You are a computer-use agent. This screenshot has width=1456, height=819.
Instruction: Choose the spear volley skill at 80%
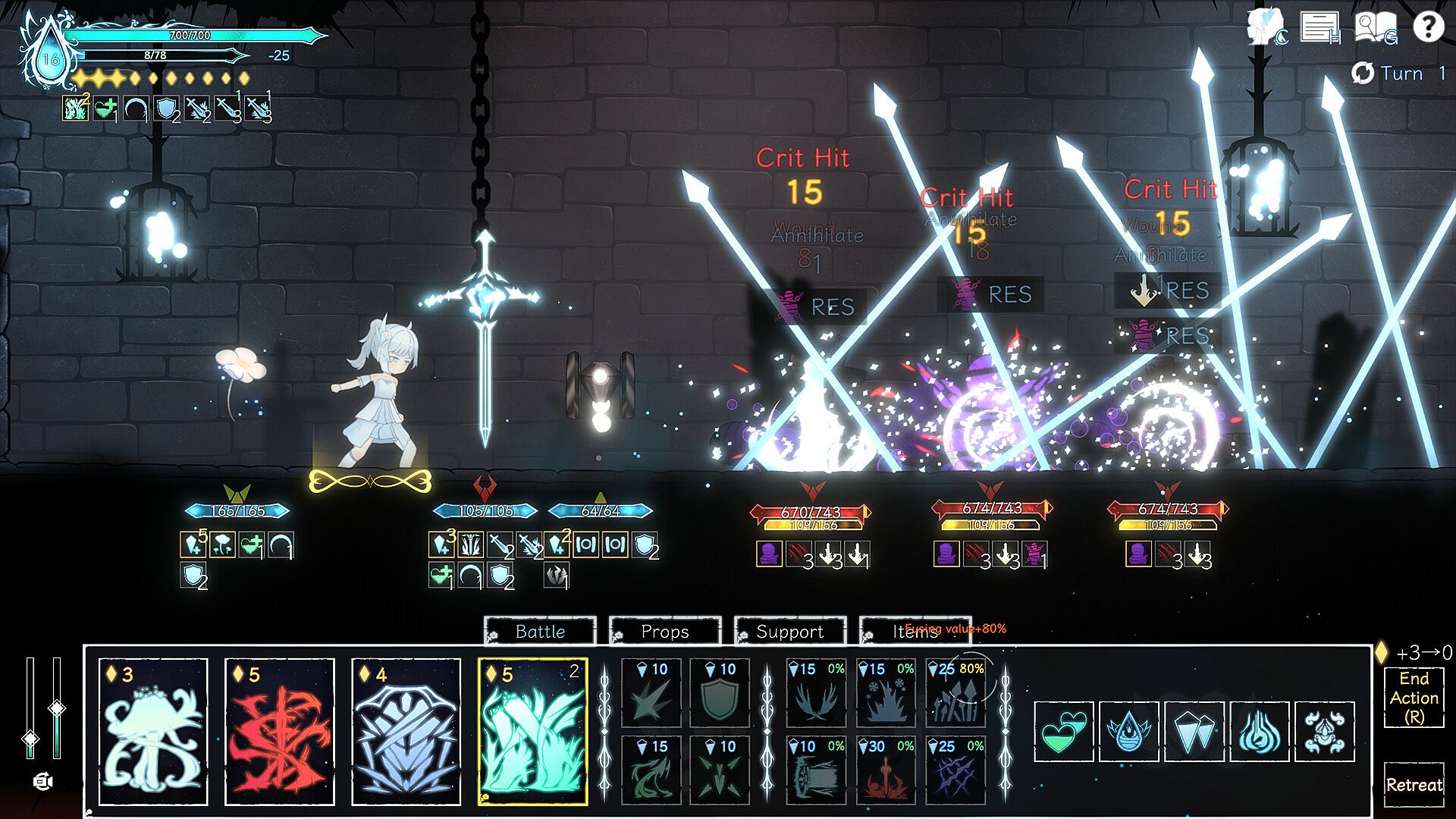click(956, 693)
